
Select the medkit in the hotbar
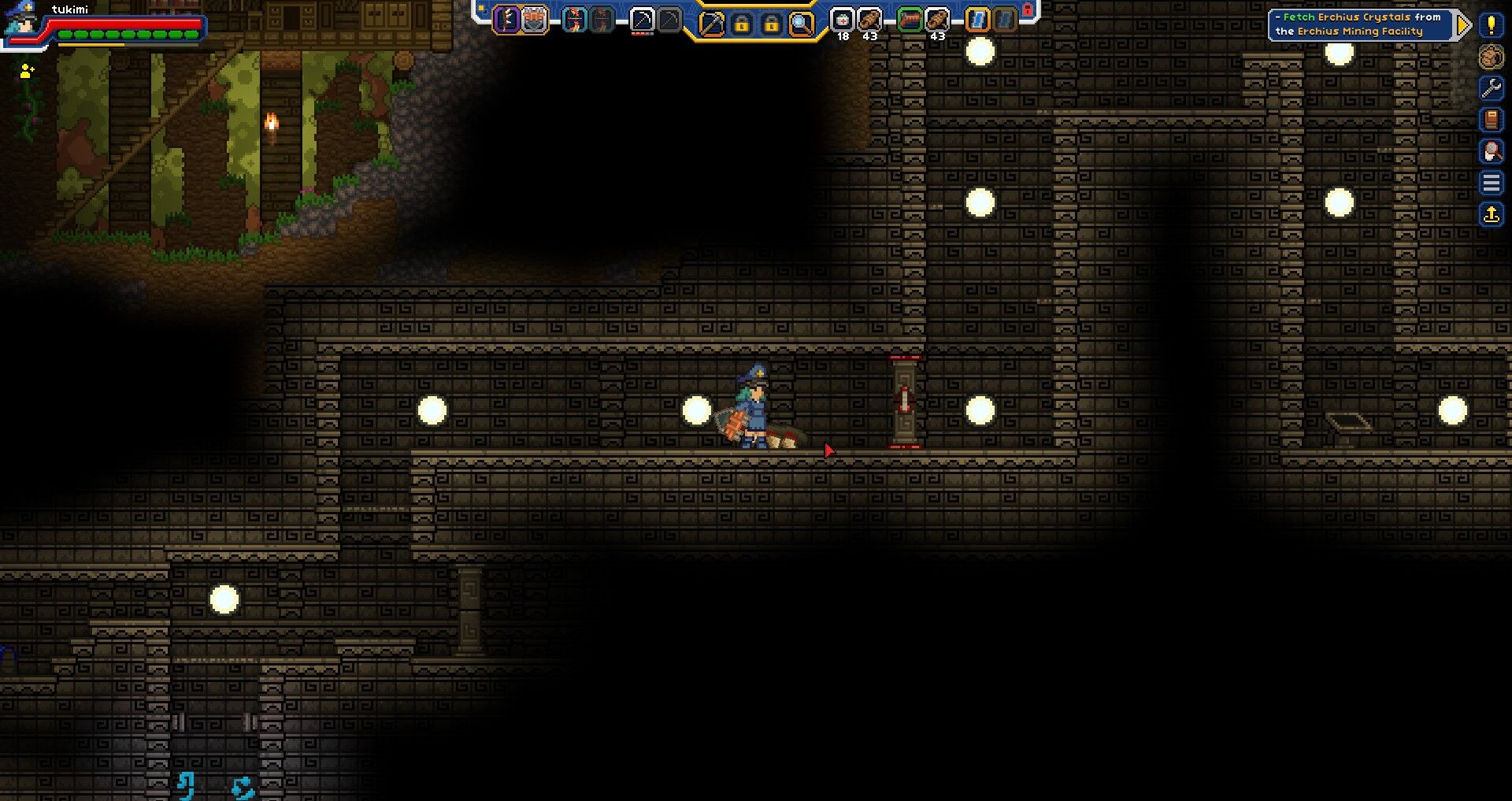[843, 20]
